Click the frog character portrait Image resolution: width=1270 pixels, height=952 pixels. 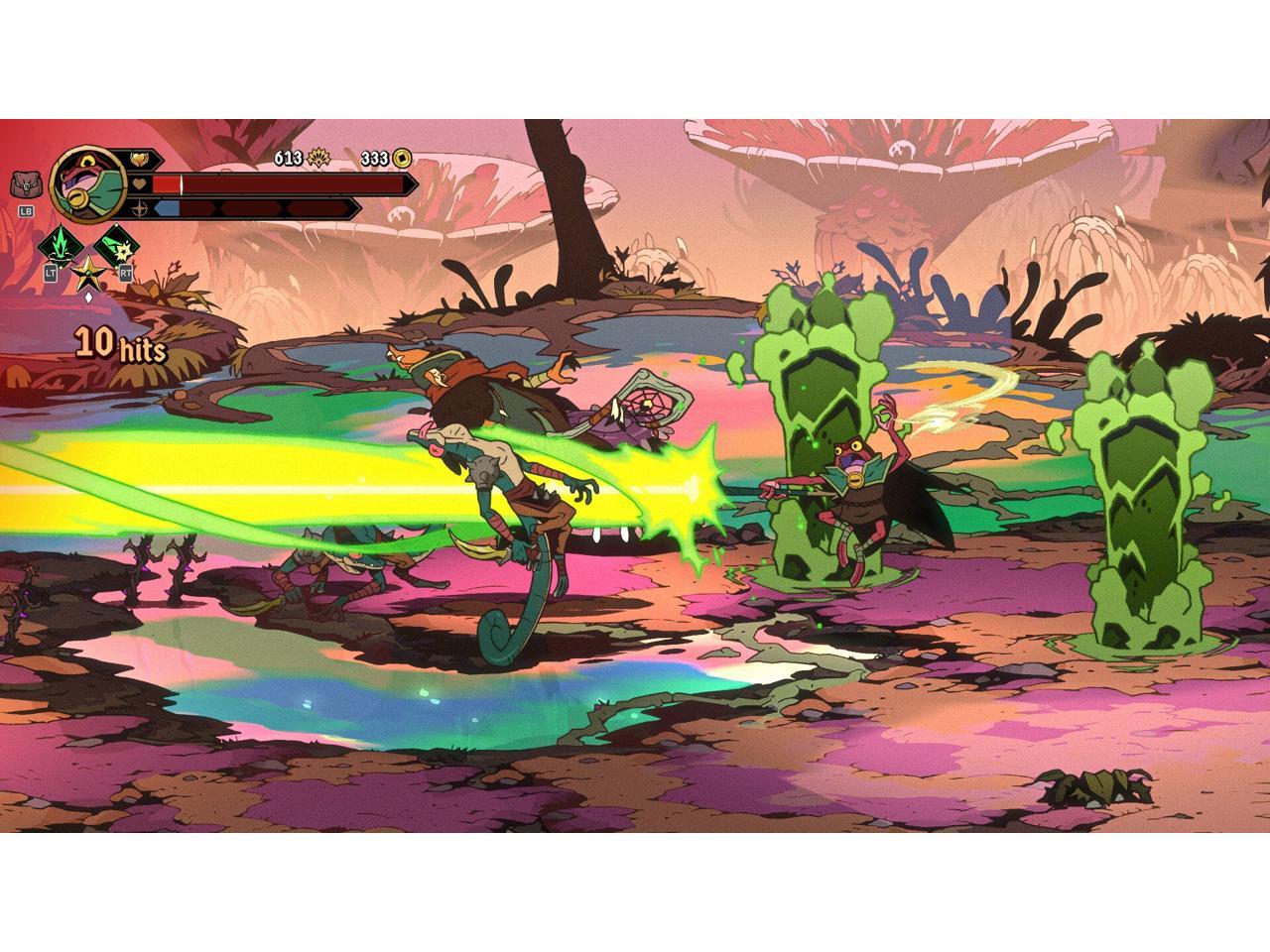coord(83,184)
